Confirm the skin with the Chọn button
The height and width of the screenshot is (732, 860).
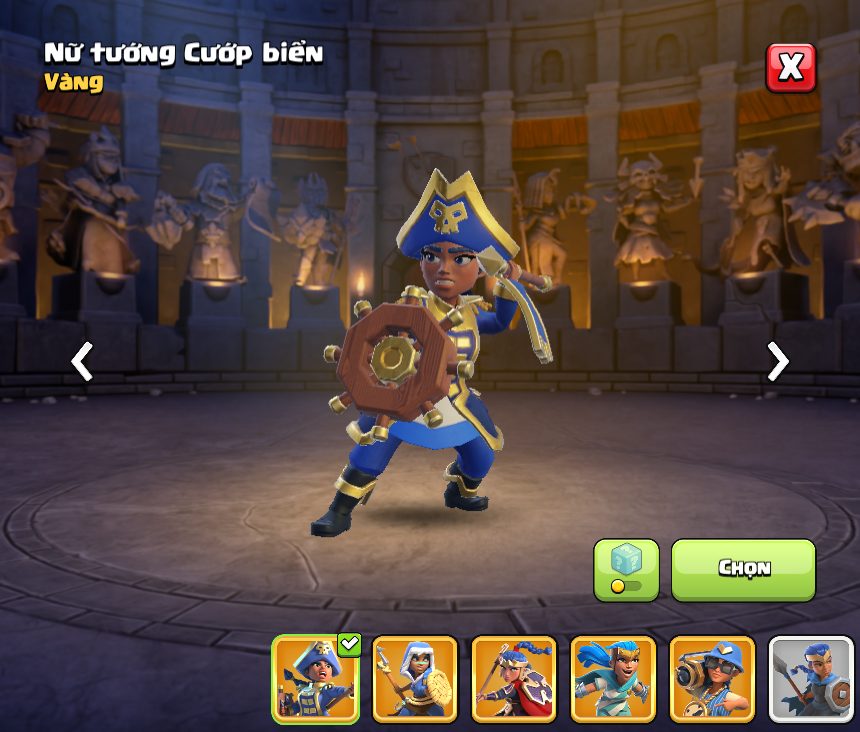pos(743,569)
